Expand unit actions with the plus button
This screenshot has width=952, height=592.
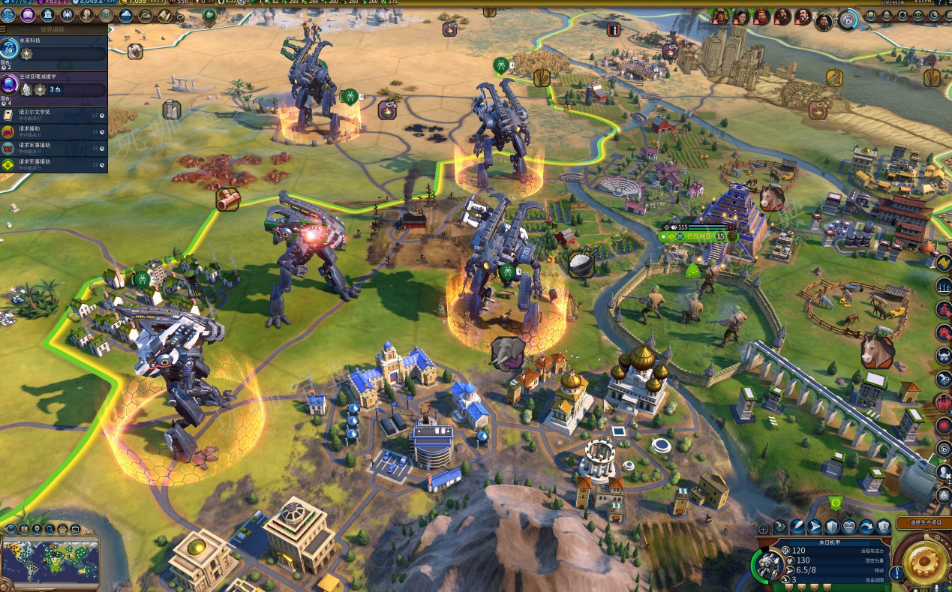coord(764,528)
